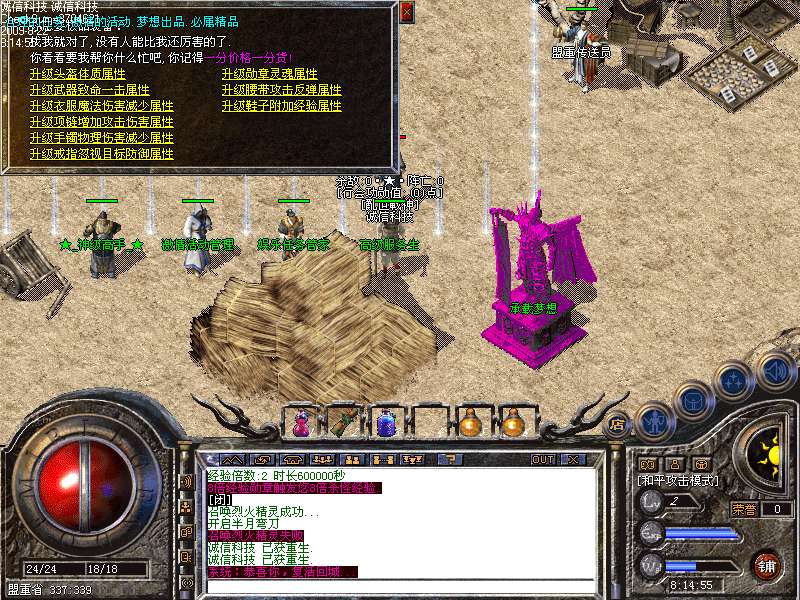Image resolution: width=800 pixels, height=600 pixels.
Task: Pick 升级腰带攻击反弹属性 belt upgrade
Action: click(x=281, y=91)
